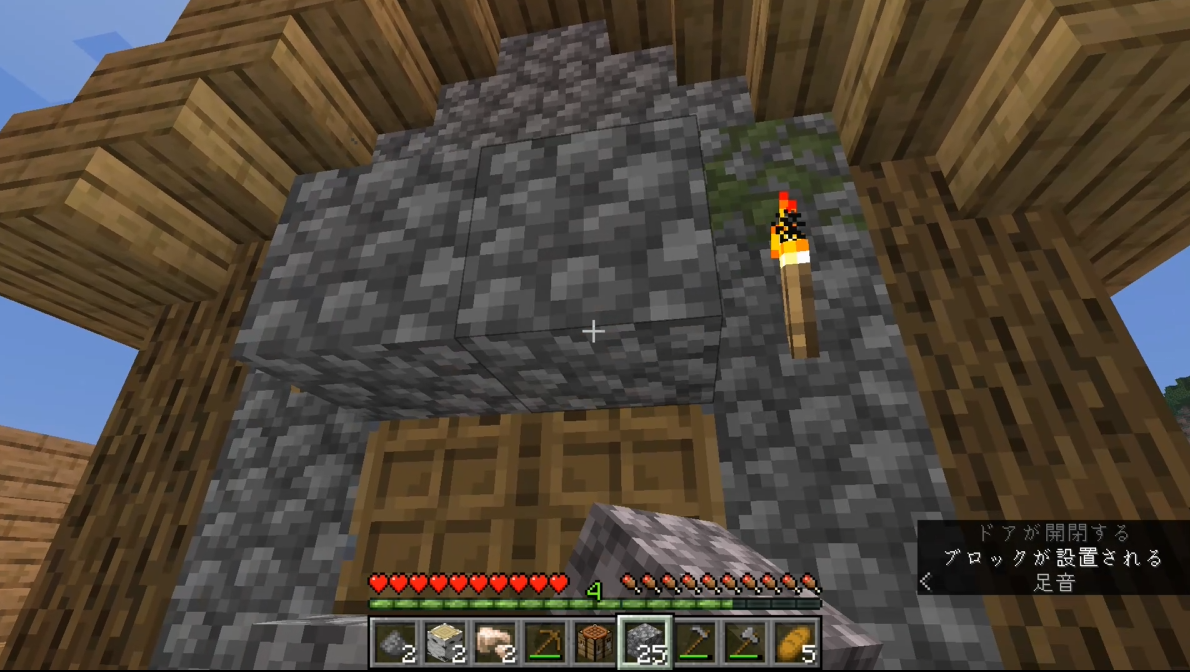Image resolution: width=1190 pixels, height=672 pixels.
Task: Select the stone hoe slot
Action: coord(694,641)
